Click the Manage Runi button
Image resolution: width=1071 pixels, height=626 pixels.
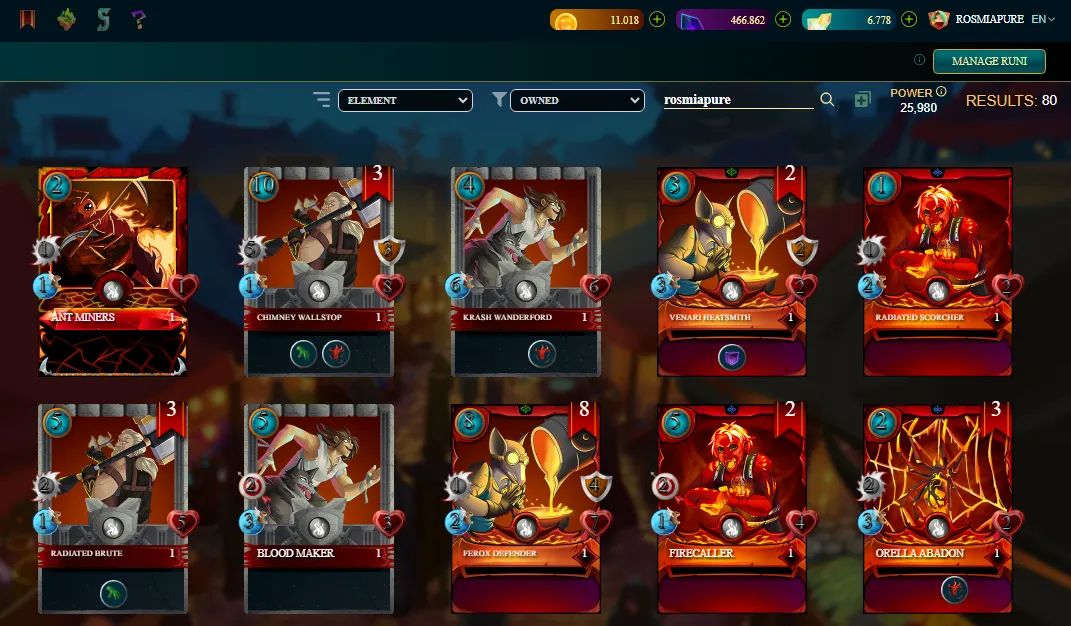[988, 61]
